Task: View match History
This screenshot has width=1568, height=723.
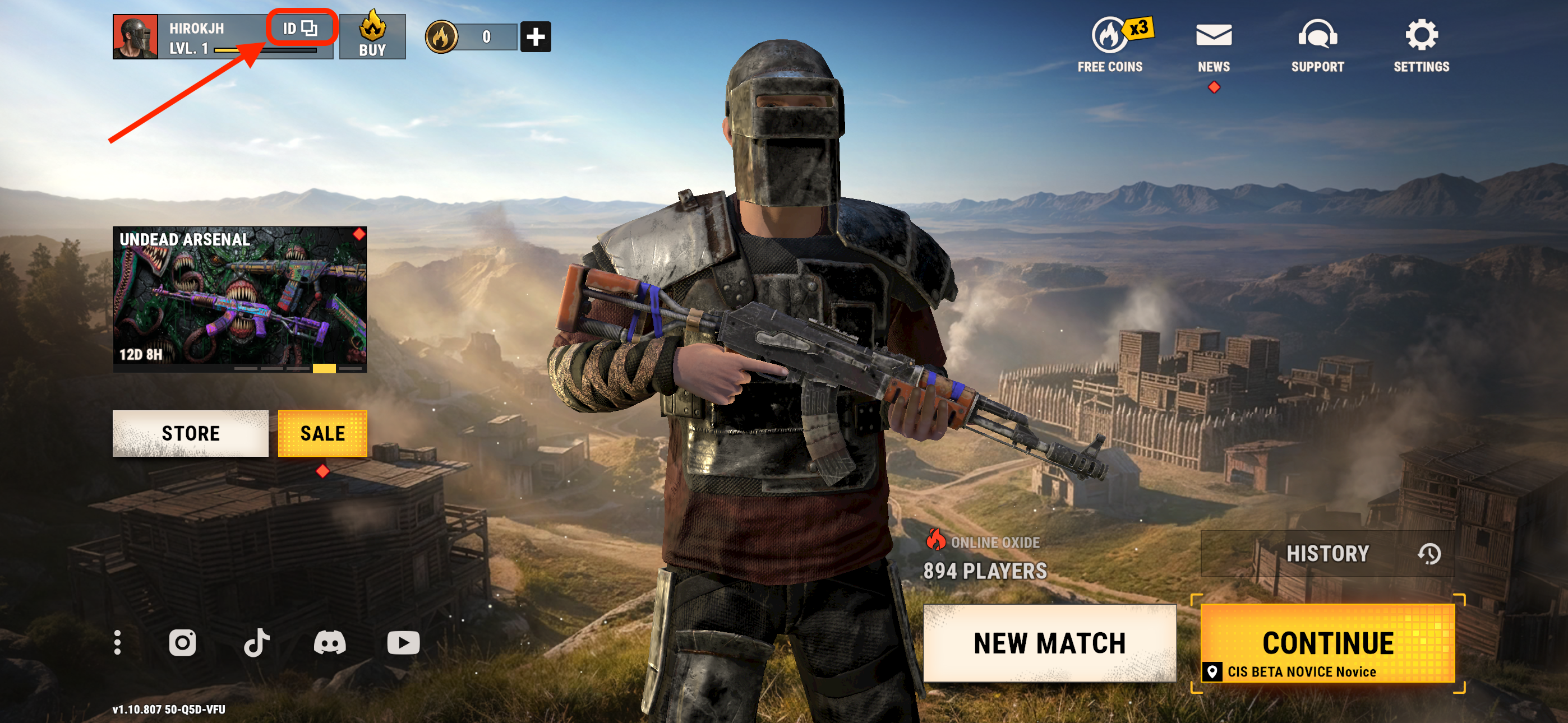Action: pos(1327,553)
